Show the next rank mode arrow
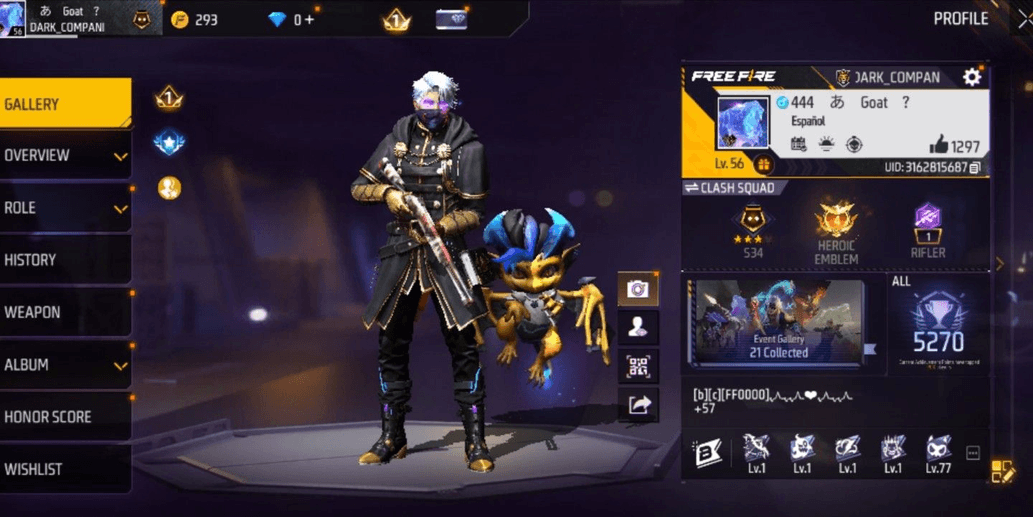Screen dimensions: 1033x517 [x=997, y=264]
